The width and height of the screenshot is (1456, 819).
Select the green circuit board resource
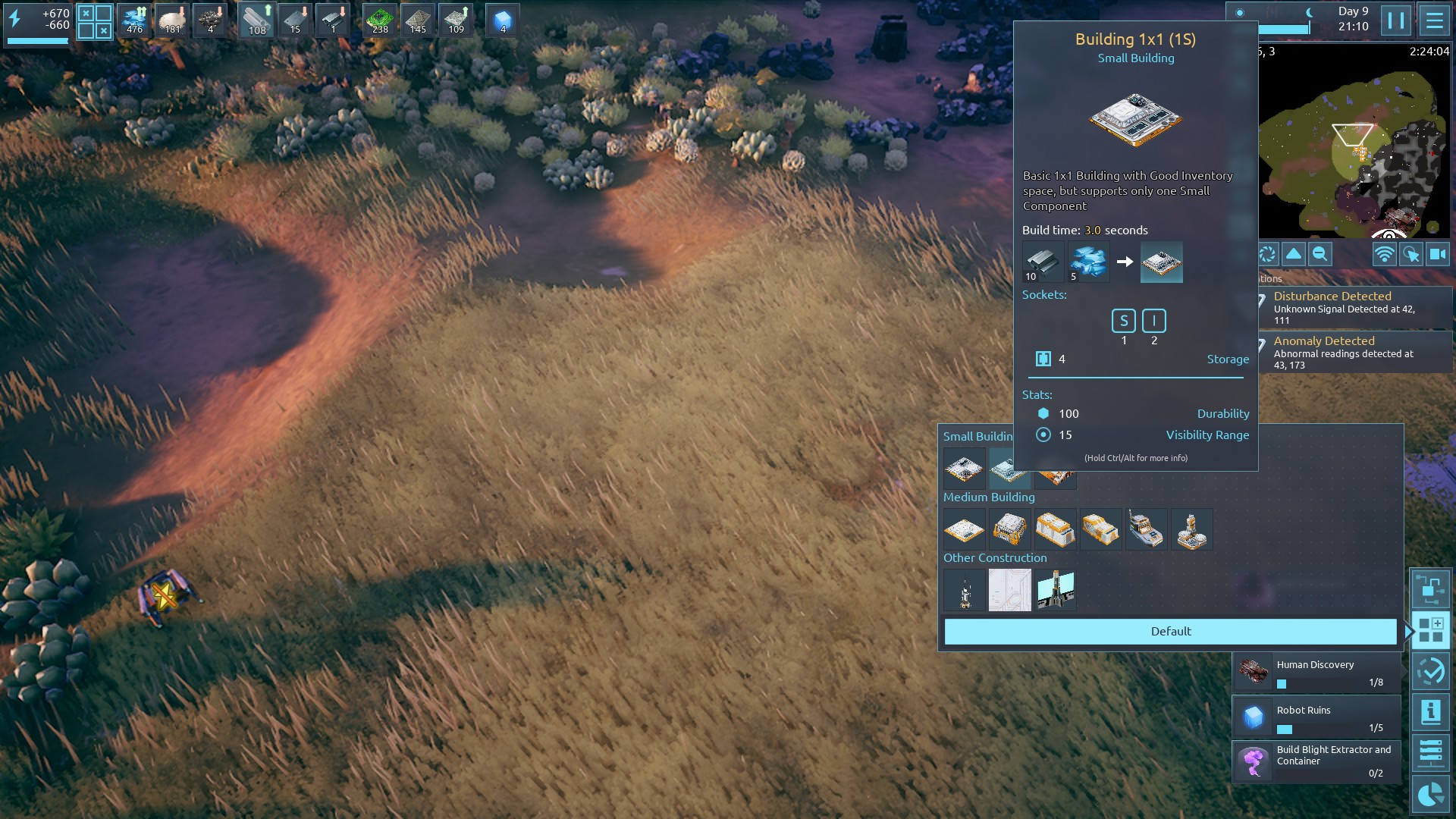pos(380,20)
